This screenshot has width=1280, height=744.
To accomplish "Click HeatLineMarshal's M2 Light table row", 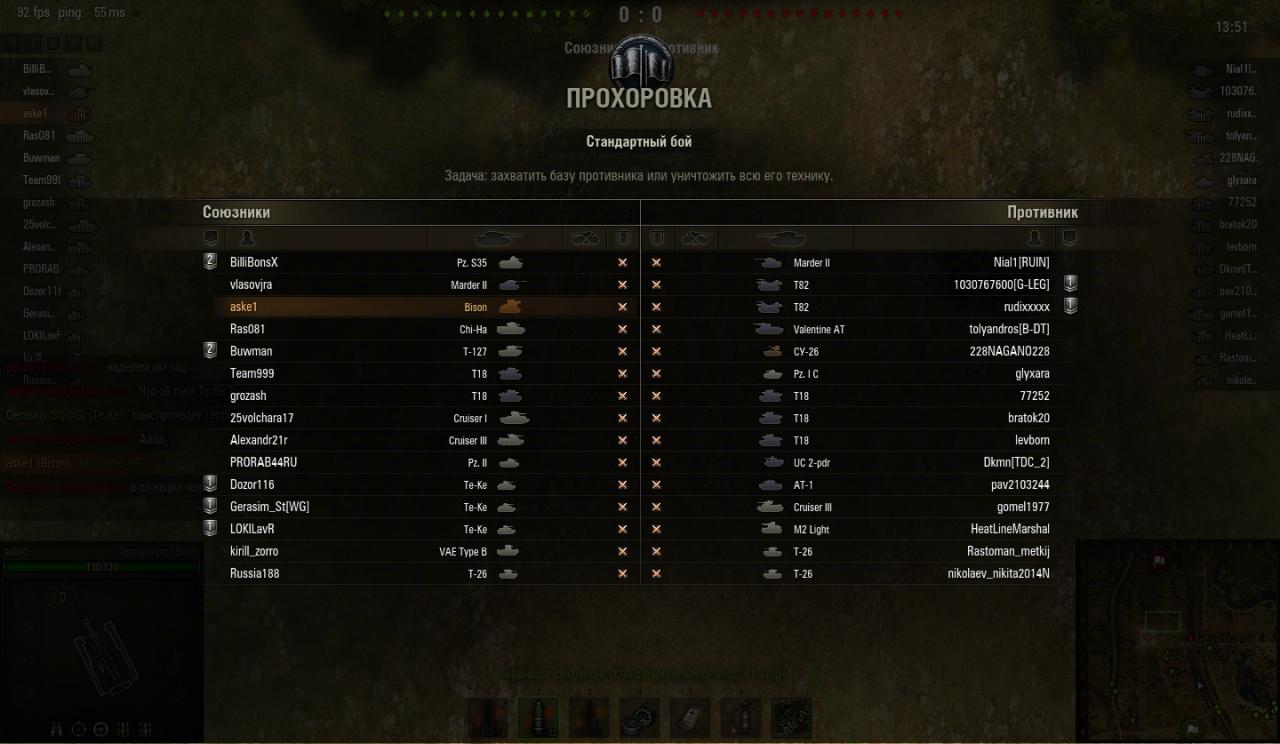I will point(860,529).
